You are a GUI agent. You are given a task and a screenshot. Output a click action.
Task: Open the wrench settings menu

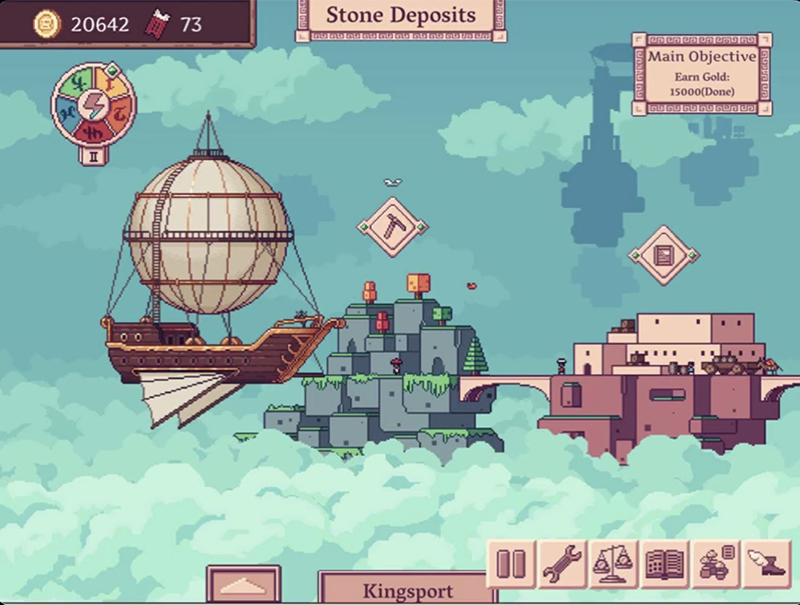point(562,563)
